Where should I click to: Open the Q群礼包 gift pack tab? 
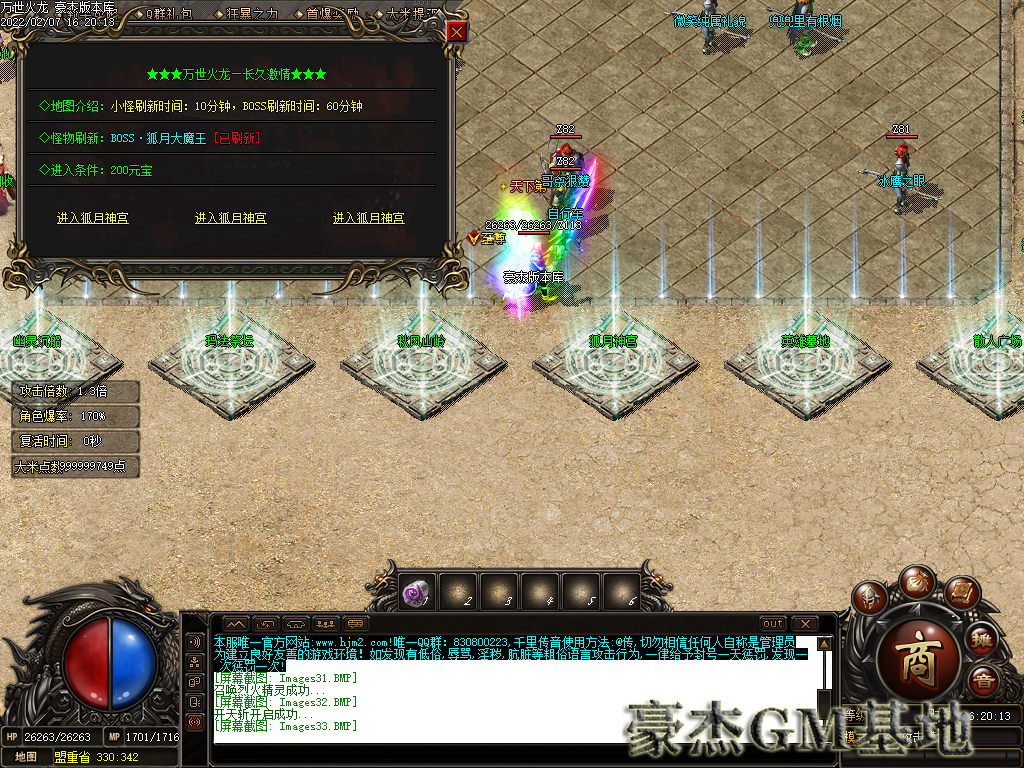pos(170,14)
